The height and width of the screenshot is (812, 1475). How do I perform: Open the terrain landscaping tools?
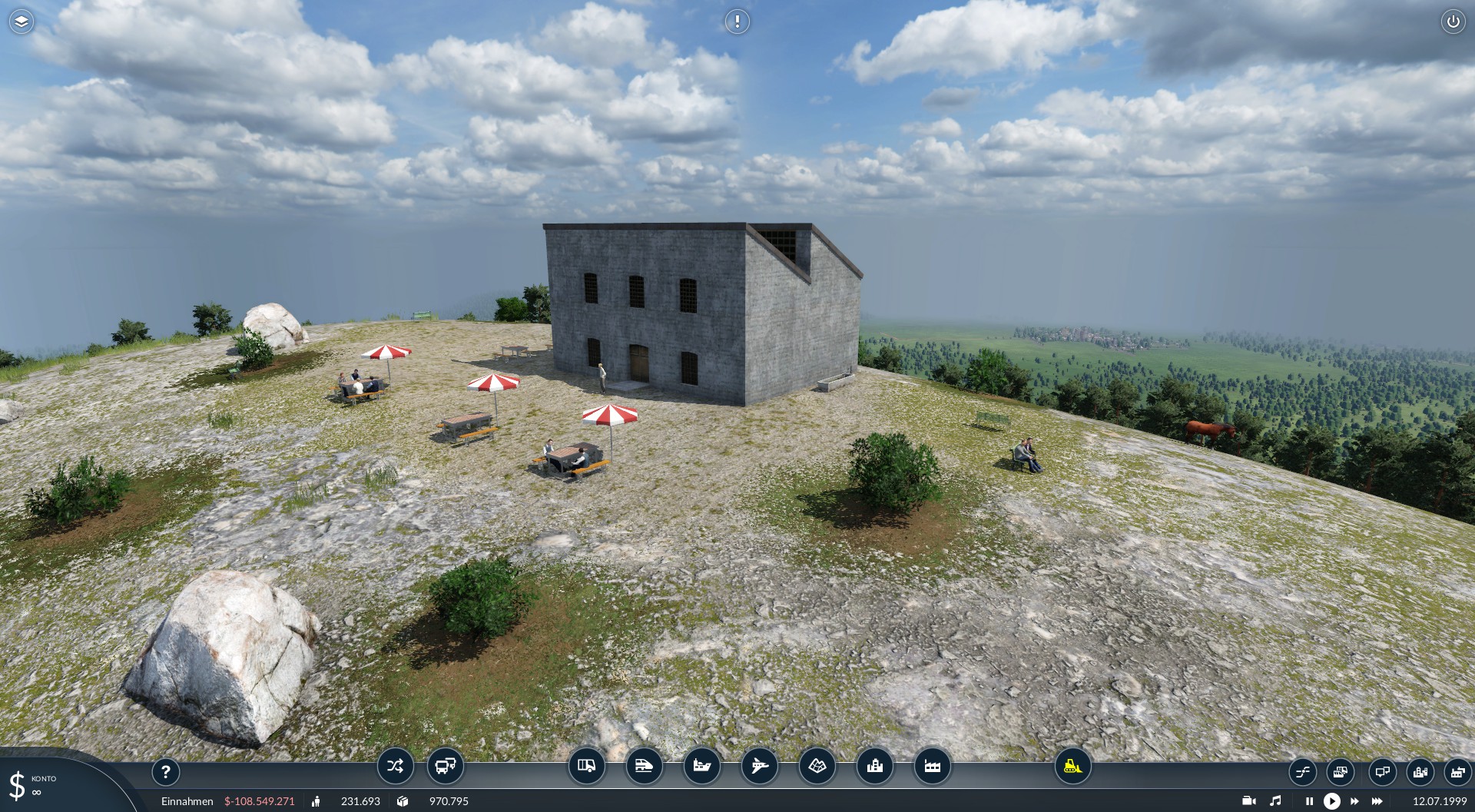pos(817,766)
